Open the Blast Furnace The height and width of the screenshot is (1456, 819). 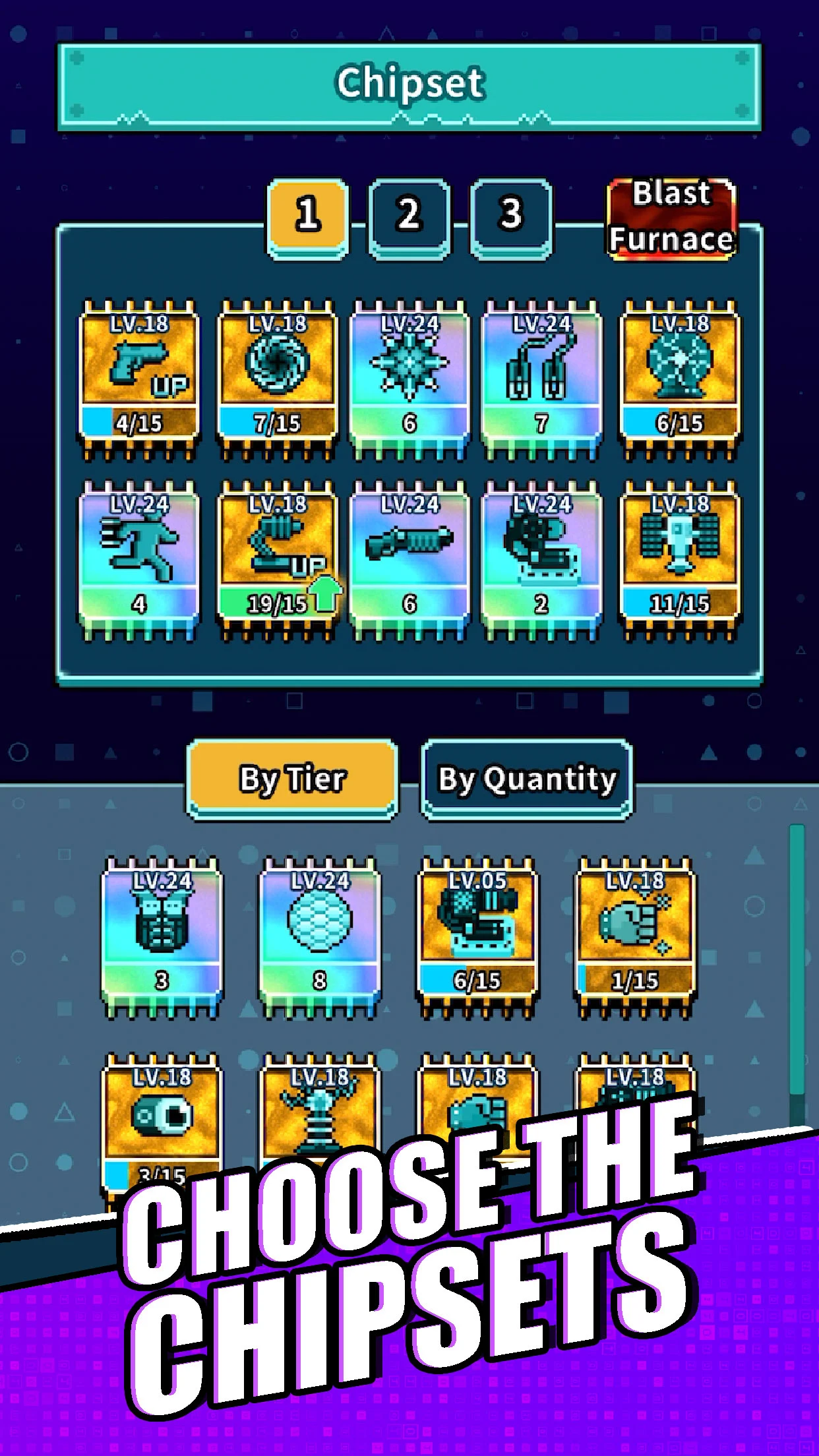[671, 218]
